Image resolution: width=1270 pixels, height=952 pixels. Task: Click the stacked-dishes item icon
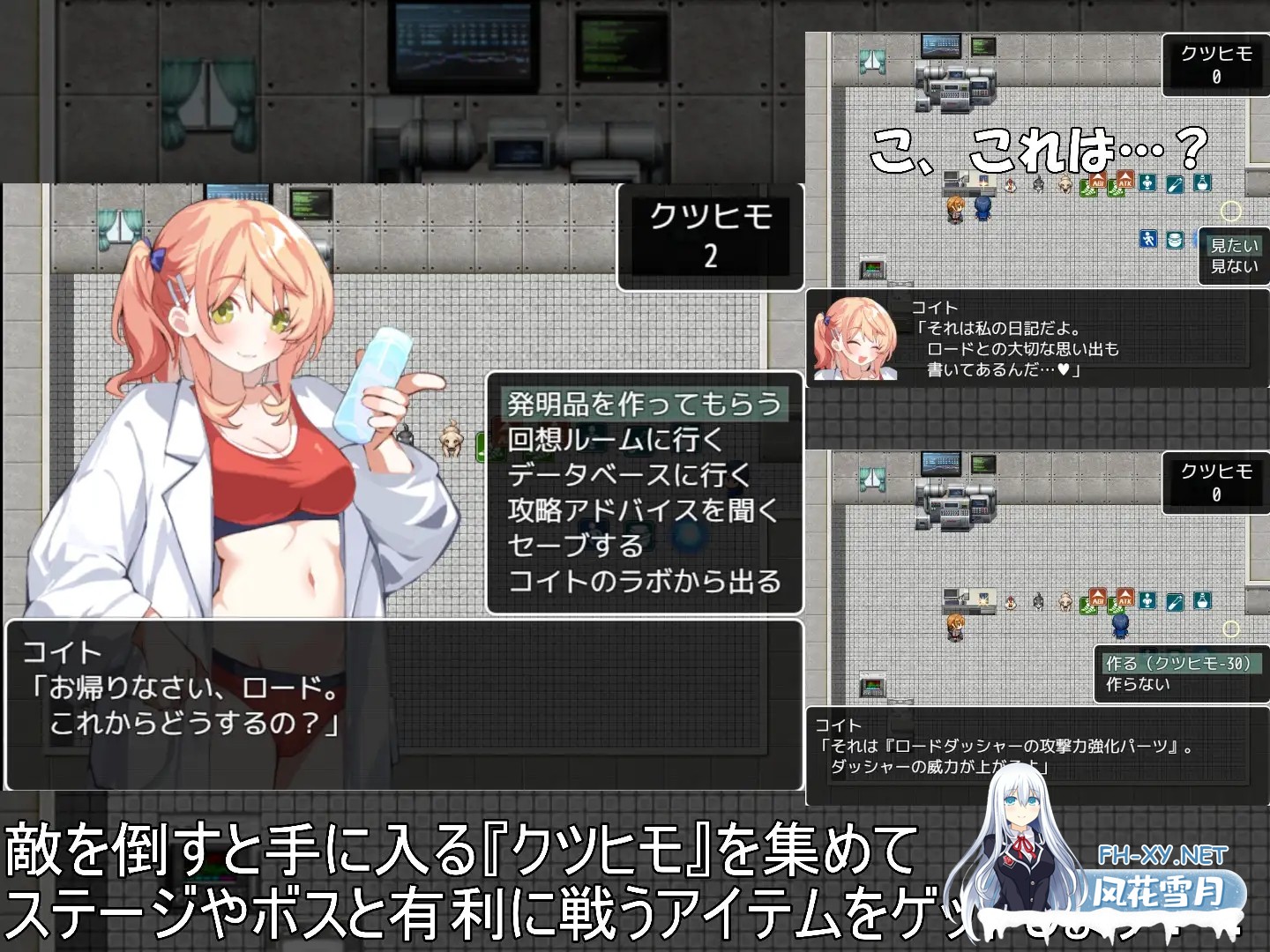click(1175, 241)
